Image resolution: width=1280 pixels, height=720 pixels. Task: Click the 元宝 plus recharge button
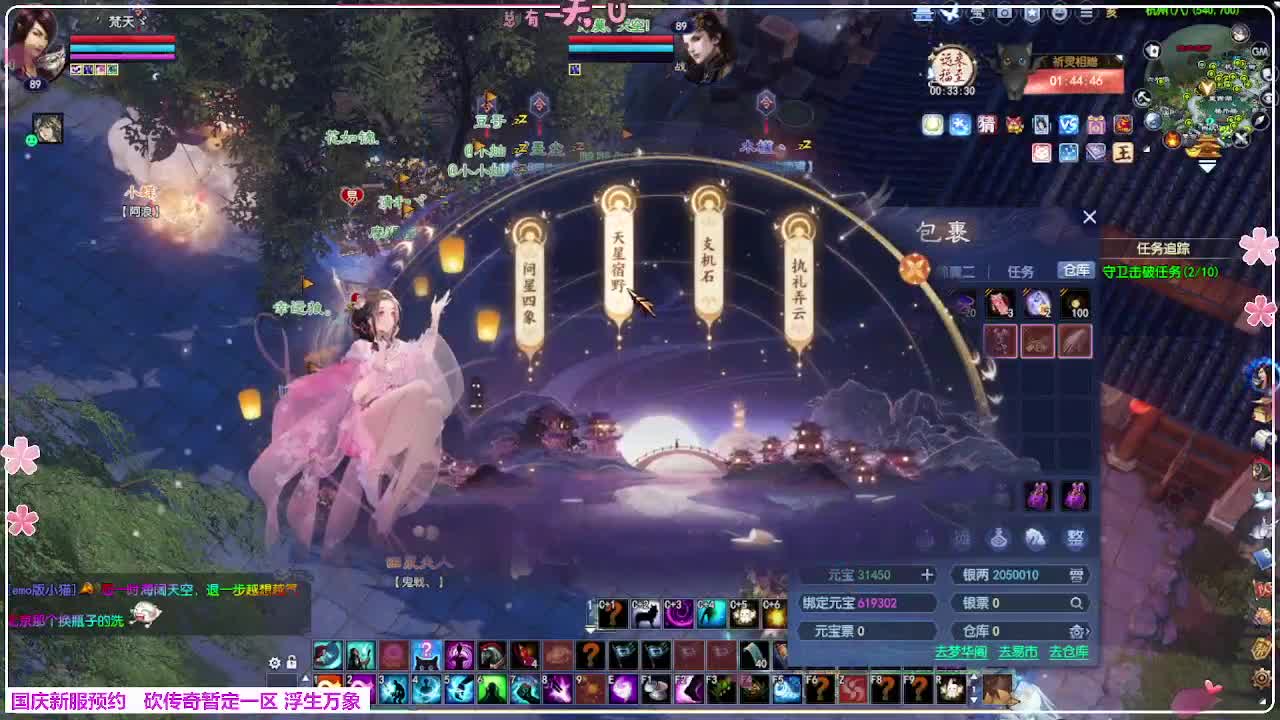(929, 575)
